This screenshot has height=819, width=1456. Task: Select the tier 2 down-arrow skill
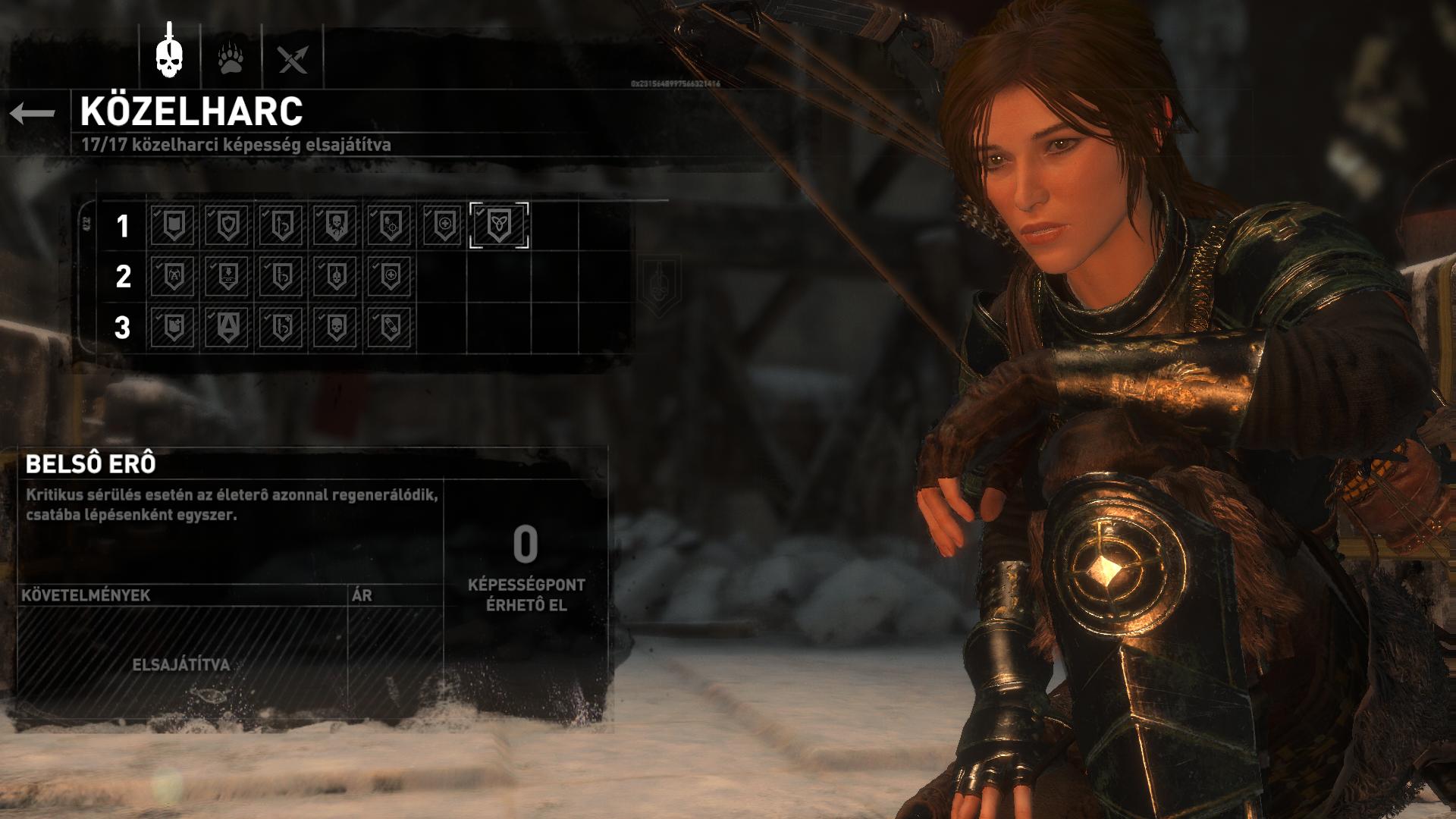coord(227,276)
